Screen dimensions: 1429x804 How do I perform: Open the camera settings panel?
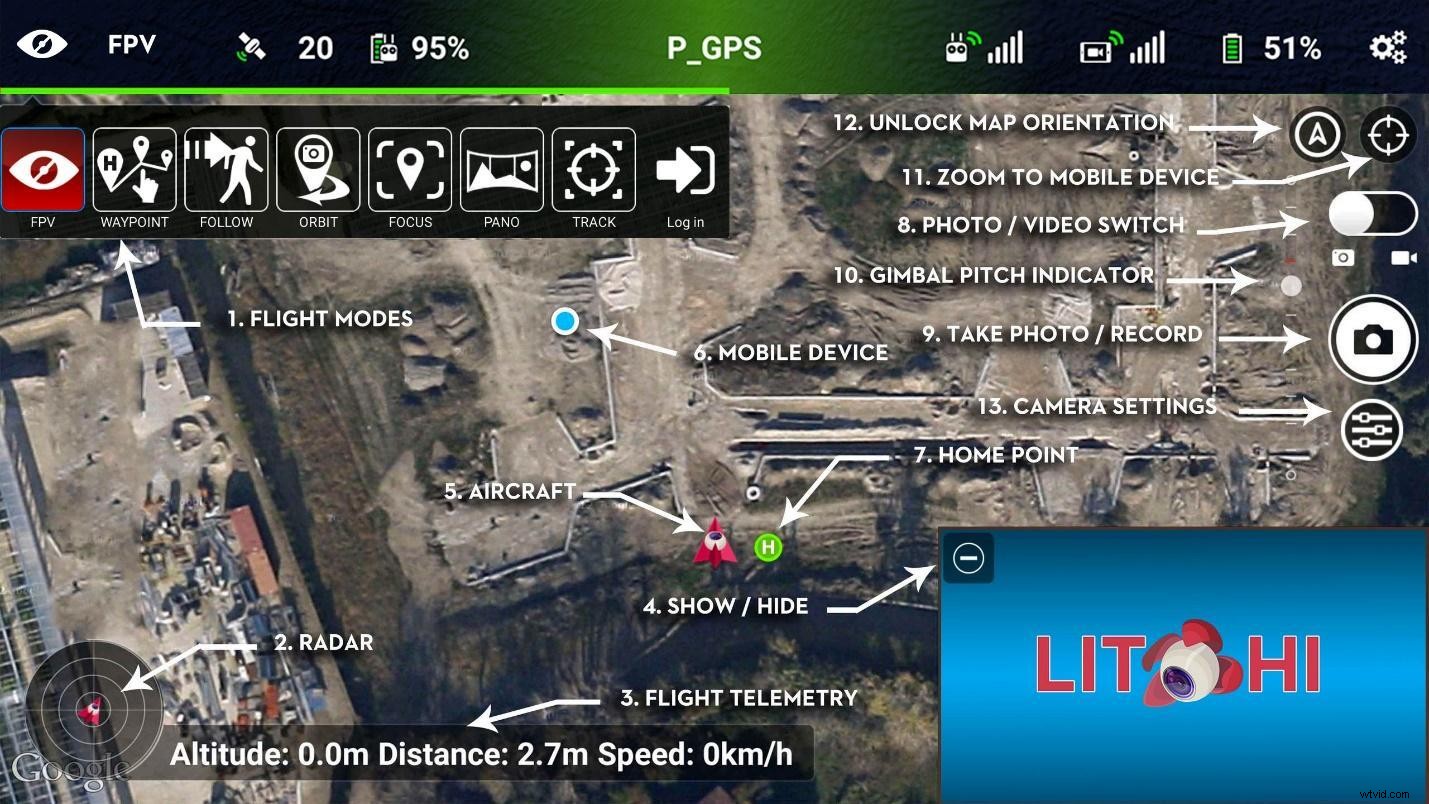click(x=1372, y=429)
